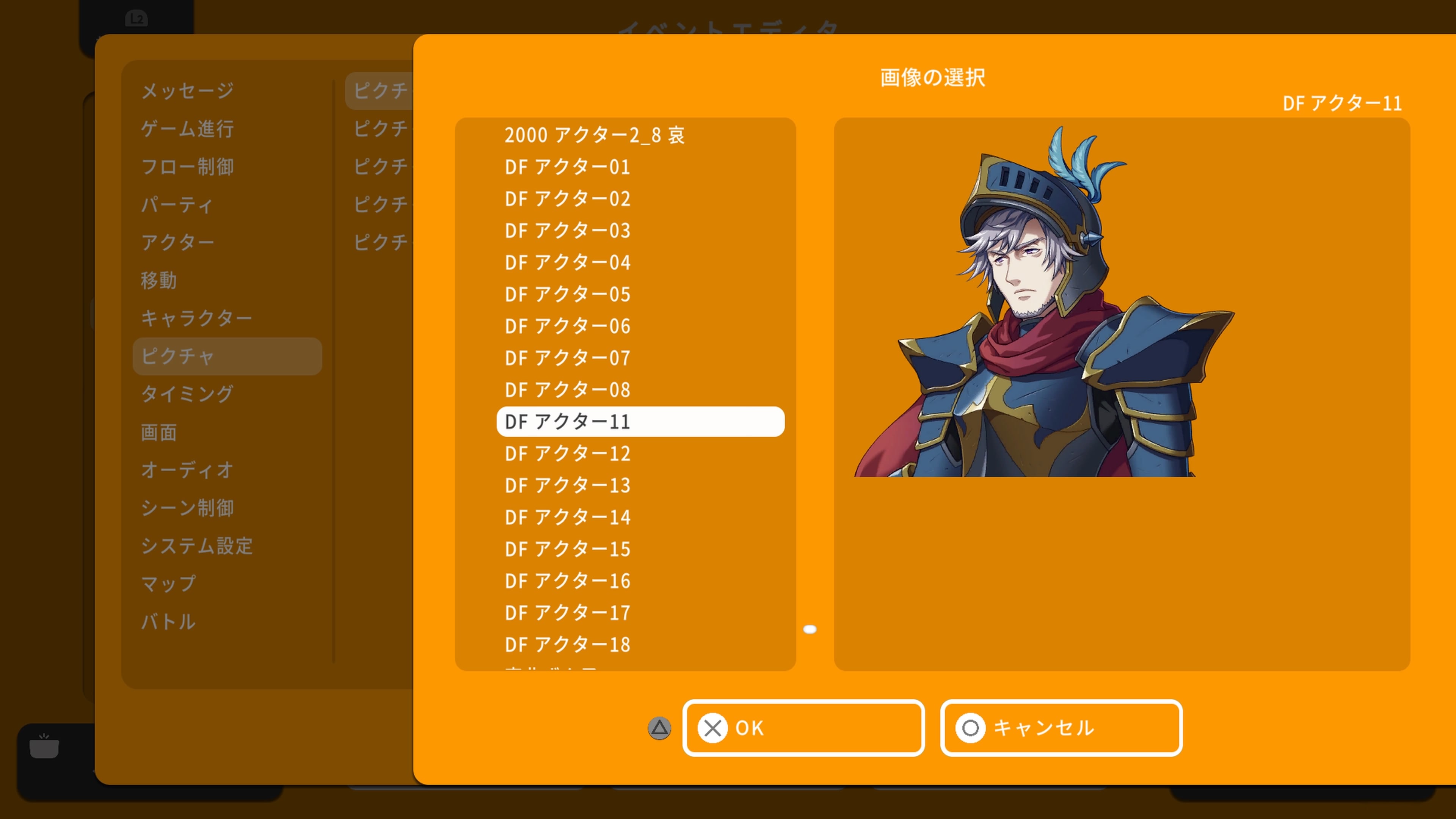
Task: Click the cross icon inside the OK button
Action: coord(713,728)
